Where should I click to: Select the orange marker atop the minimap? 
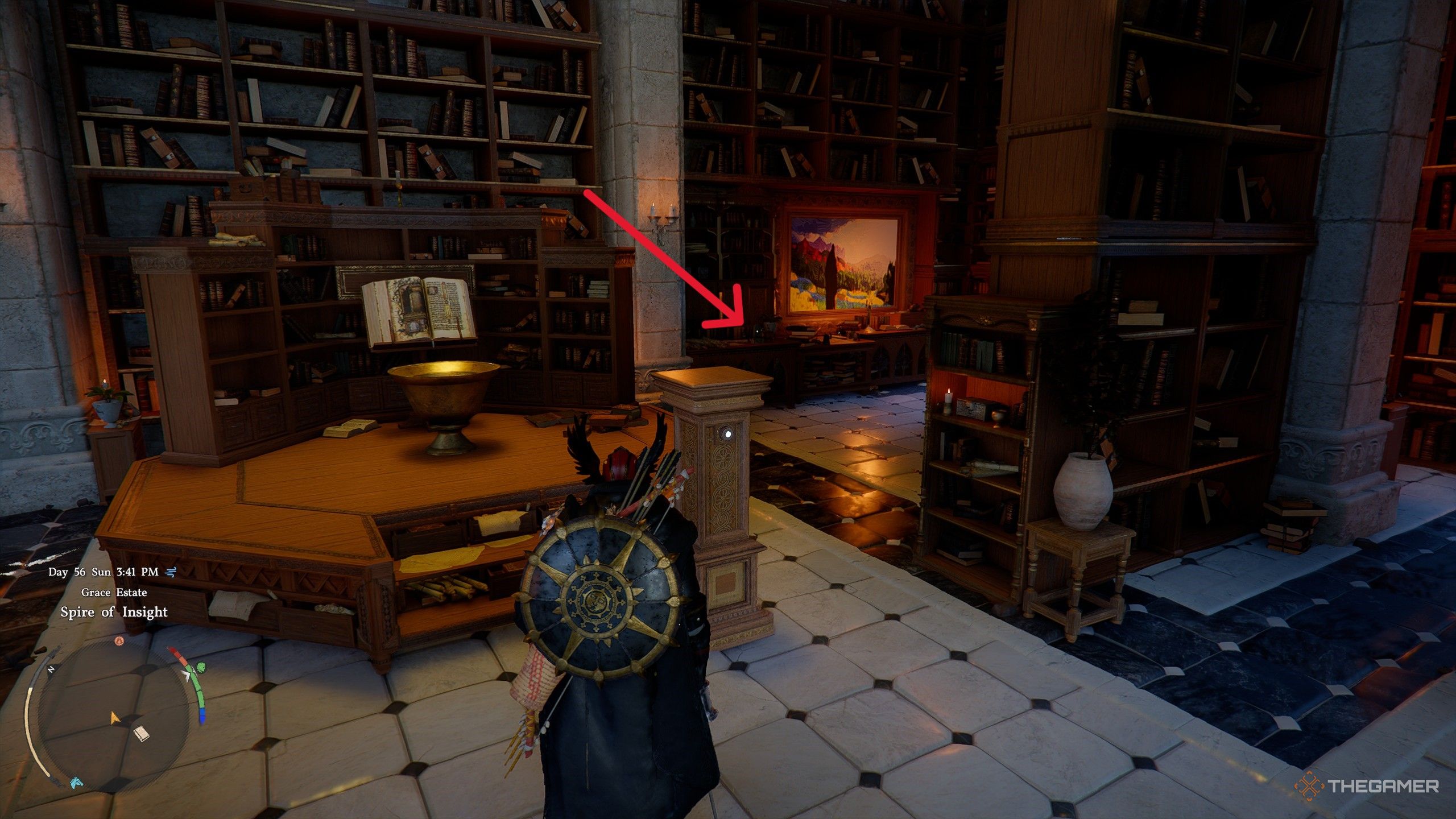119,641
